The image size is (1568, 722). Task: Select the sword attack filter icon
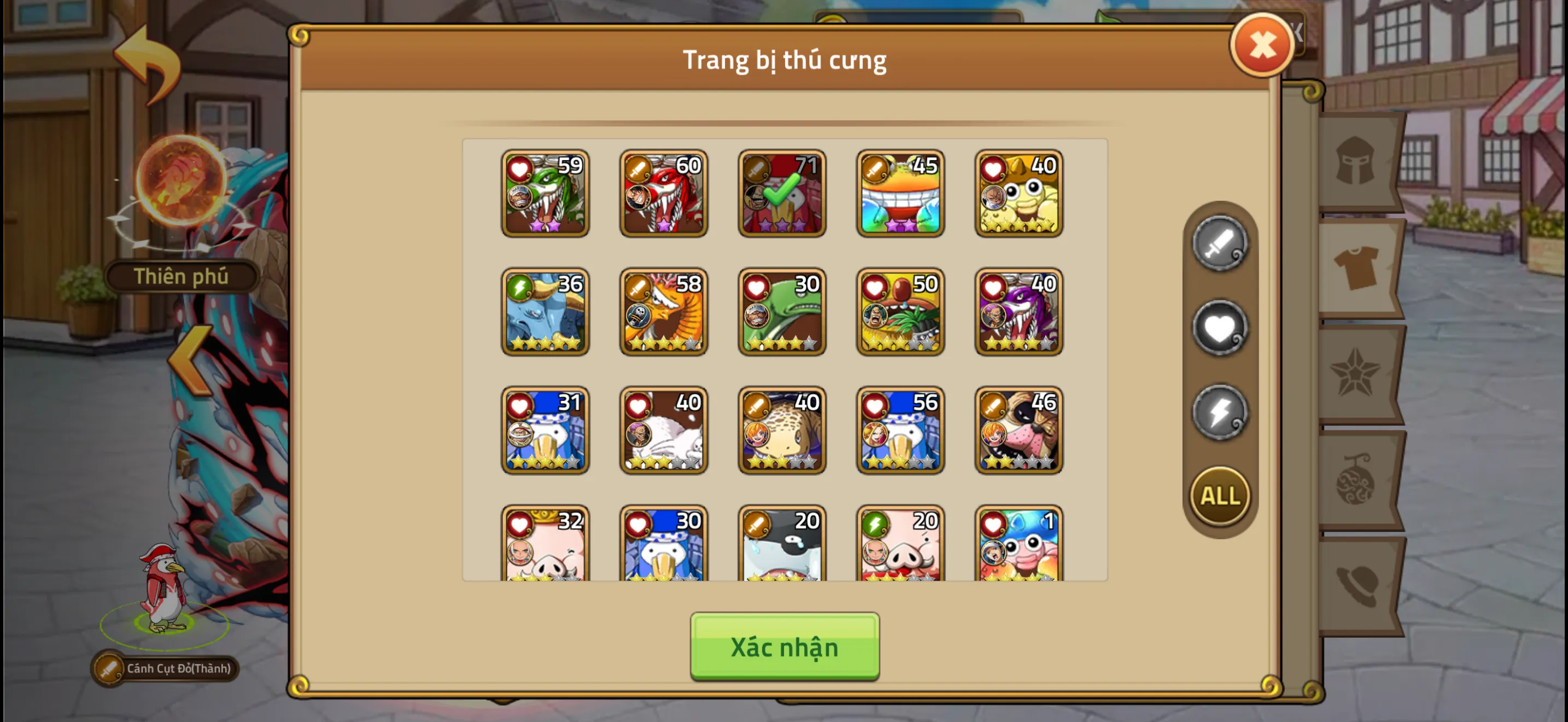1219,246
